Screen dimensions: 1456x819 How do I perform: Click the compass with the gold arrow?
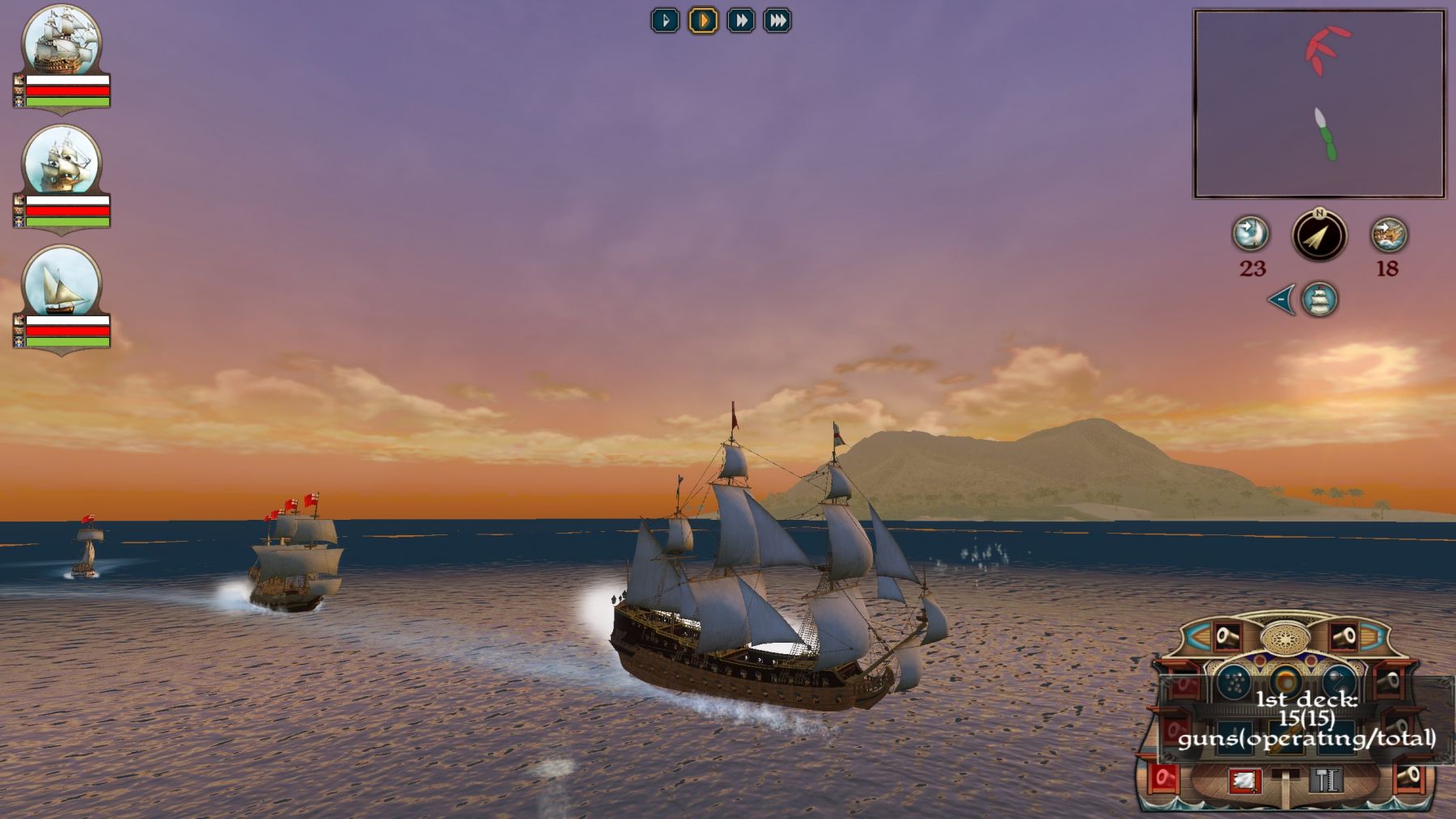tap(1319, 236)
